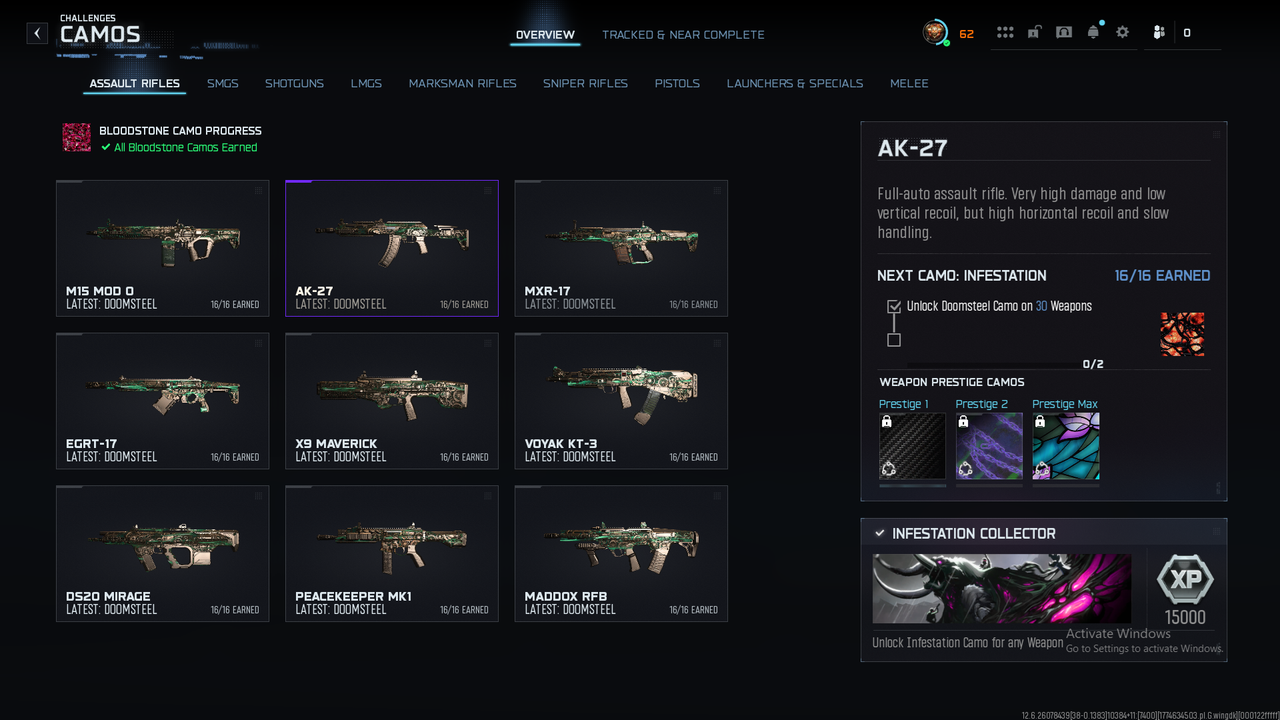
Task: Choose the Pistols category
Action: tap(677, 84)
